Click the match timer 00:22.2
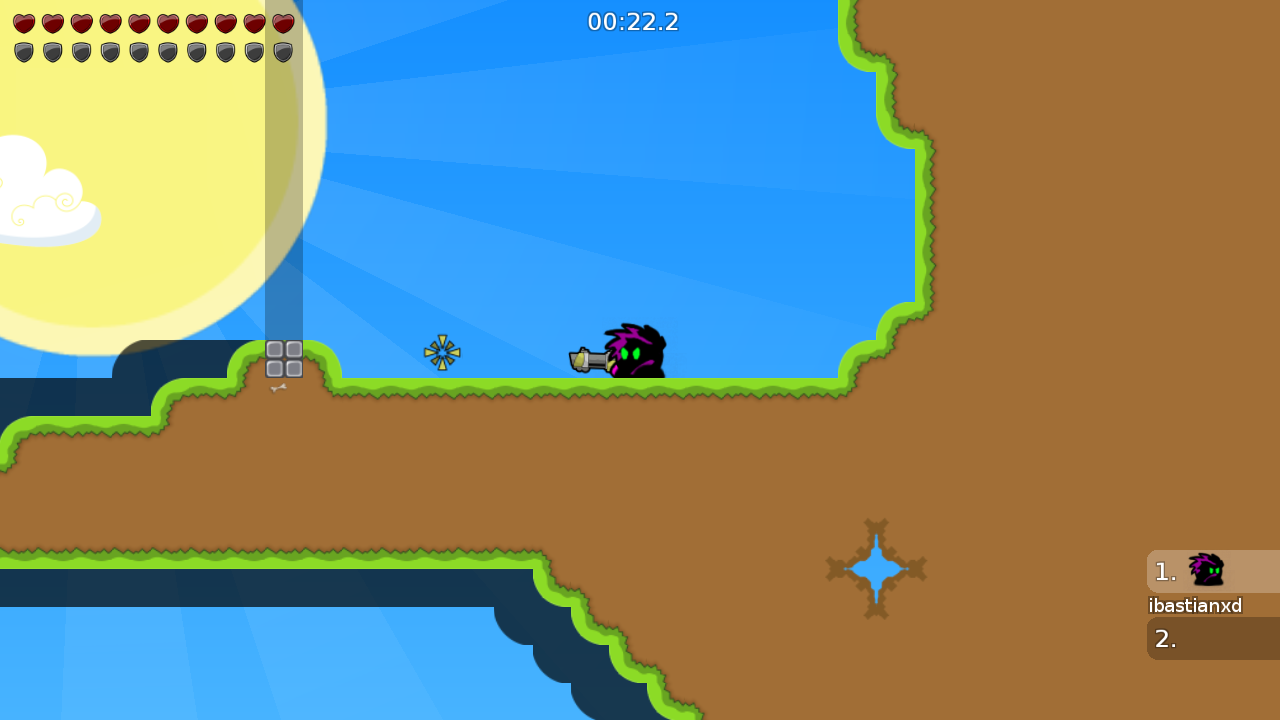 coord(633,21)
